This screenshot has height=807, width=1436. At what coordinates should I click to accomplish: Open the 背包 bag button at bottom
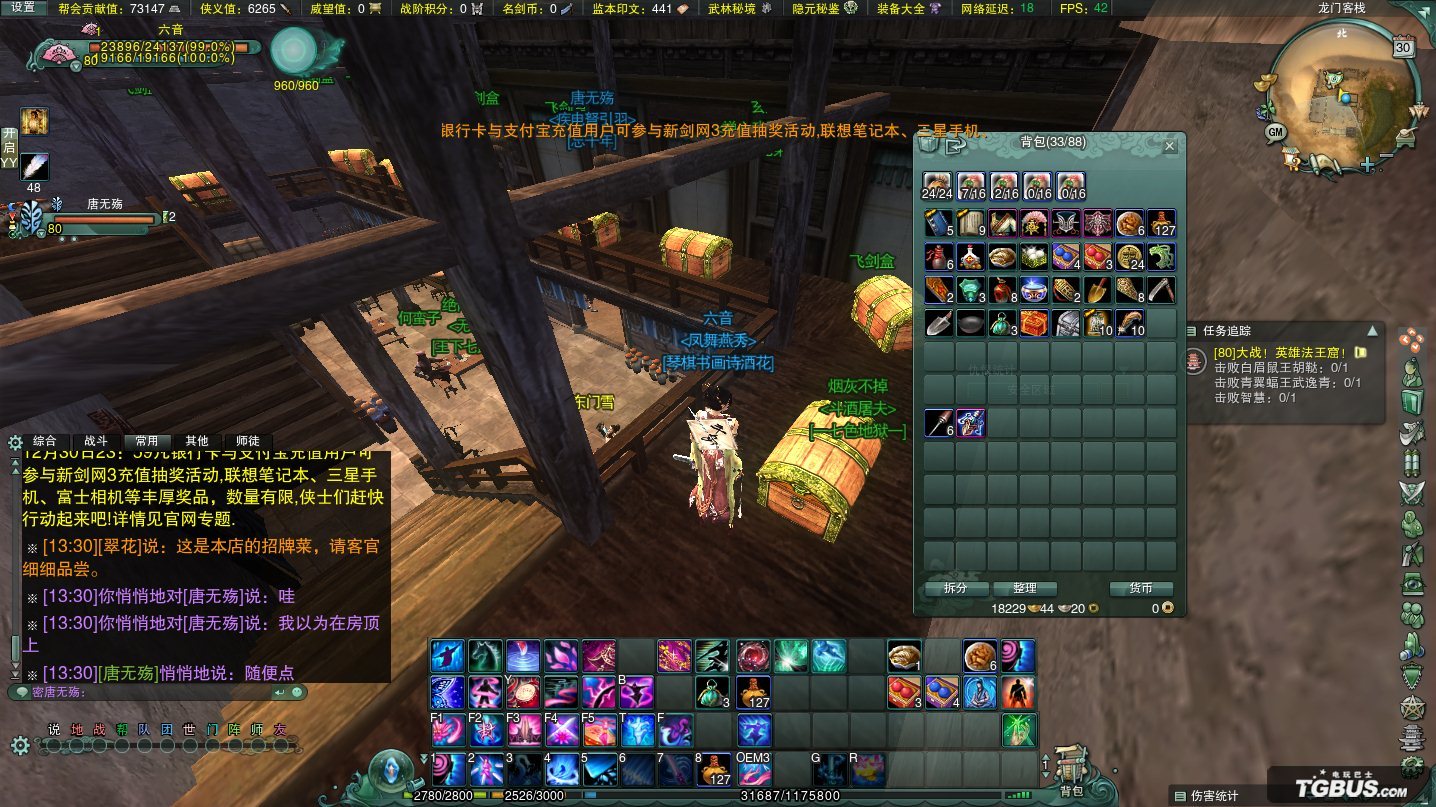[1071, 772]
